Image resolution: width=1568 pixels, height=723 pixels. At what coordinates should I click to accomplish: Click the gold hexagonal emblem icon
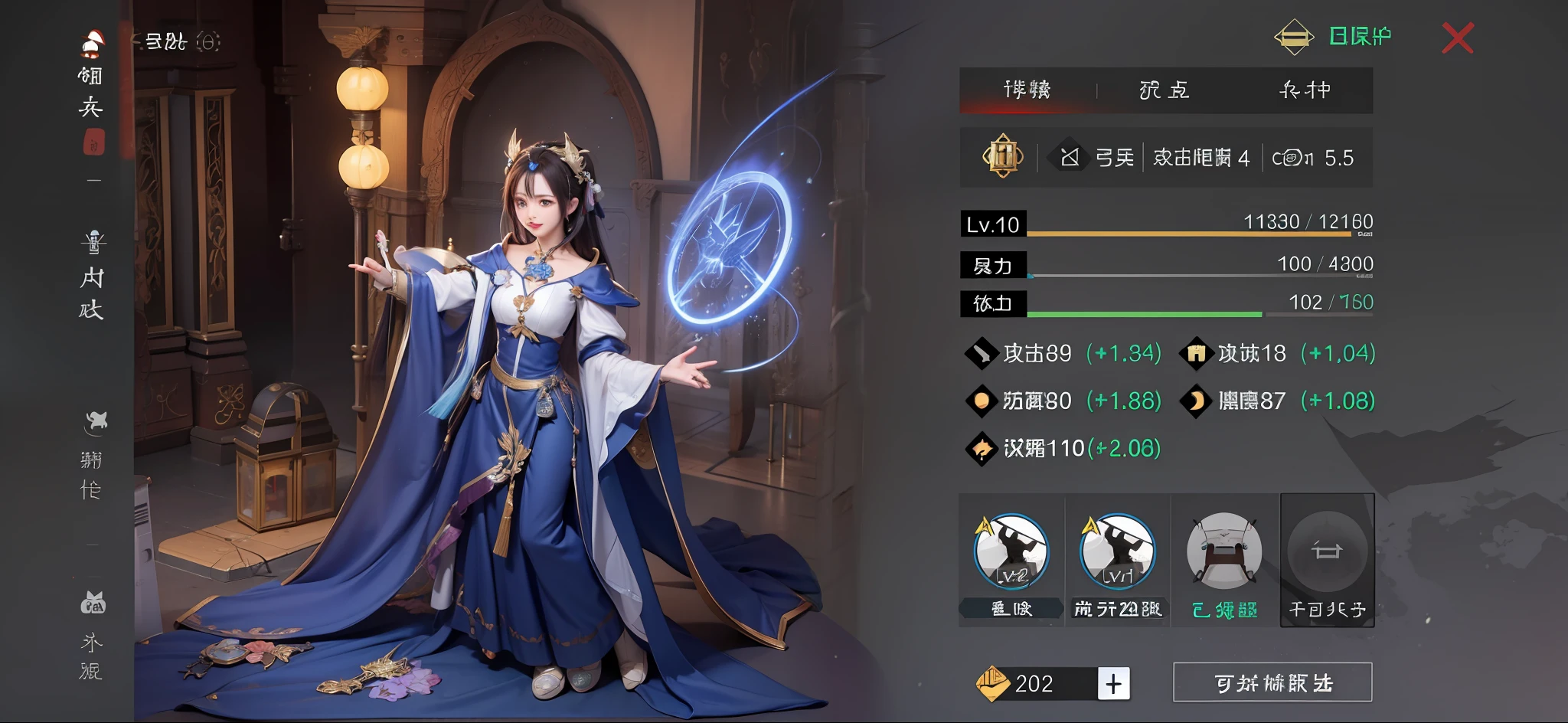[x=1003, y=157]
